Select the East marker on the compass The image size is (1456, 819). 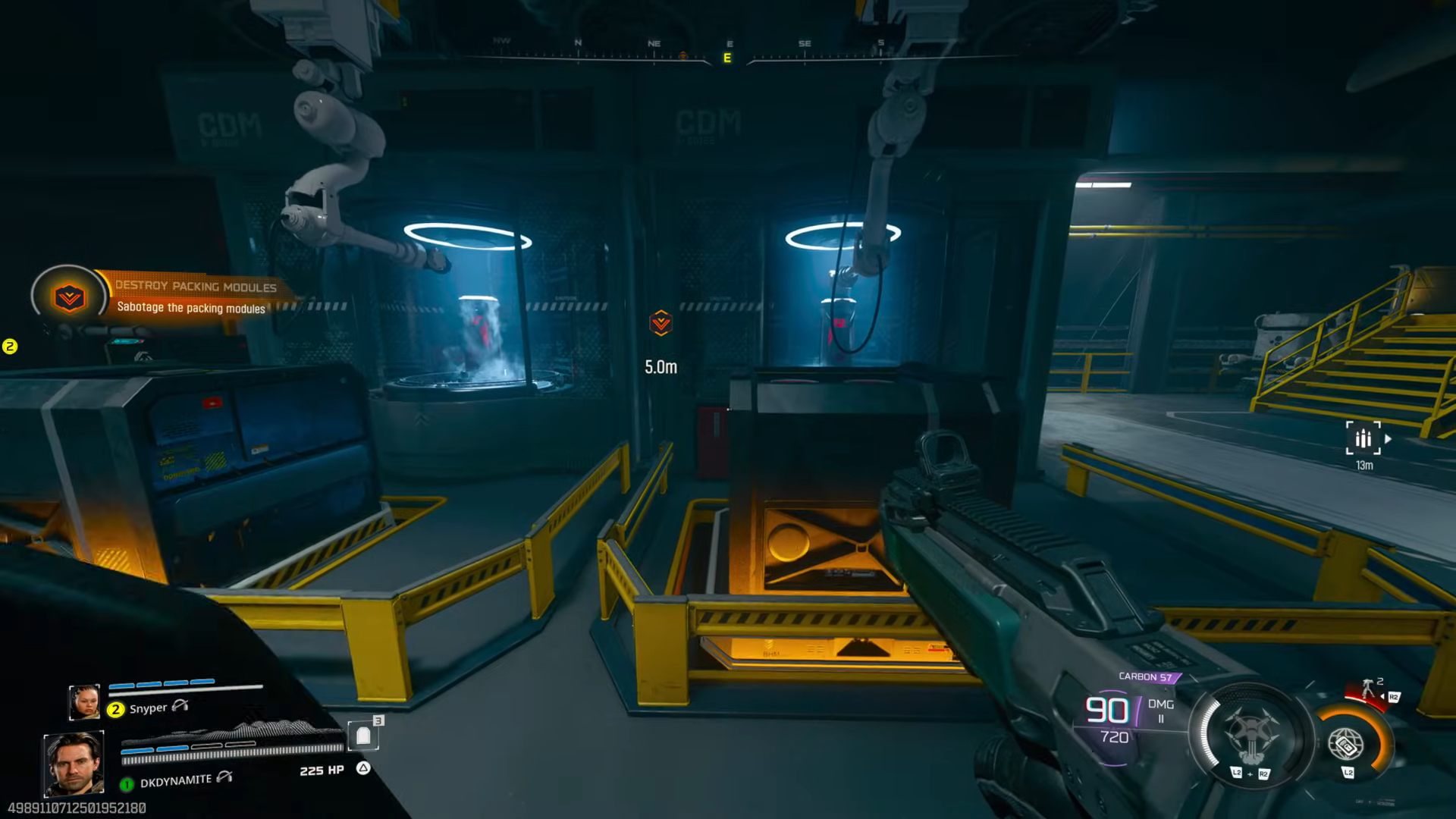(x=726, y=56)
